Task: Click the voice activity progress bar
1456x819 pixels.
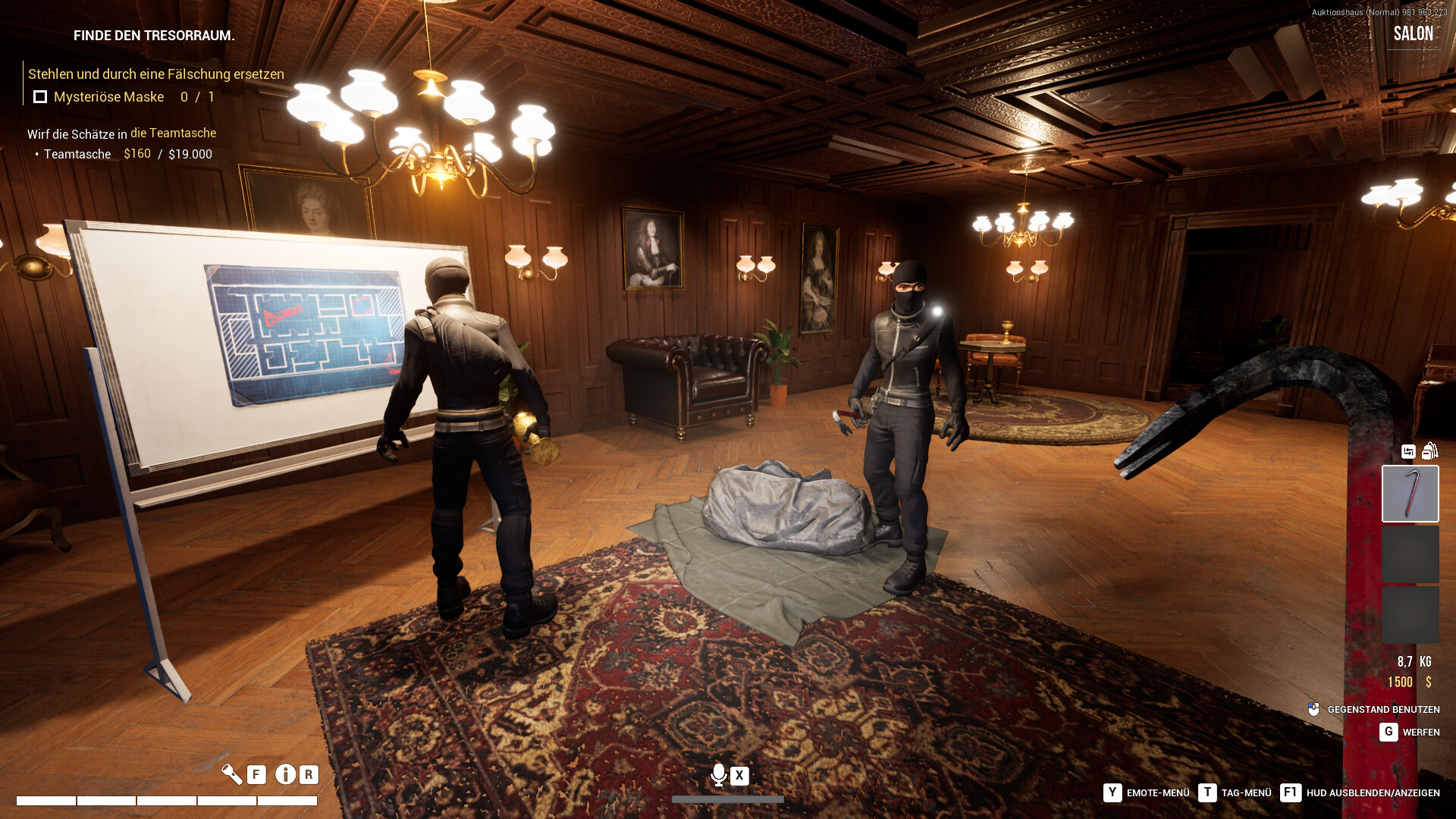Action: (726, 799)
